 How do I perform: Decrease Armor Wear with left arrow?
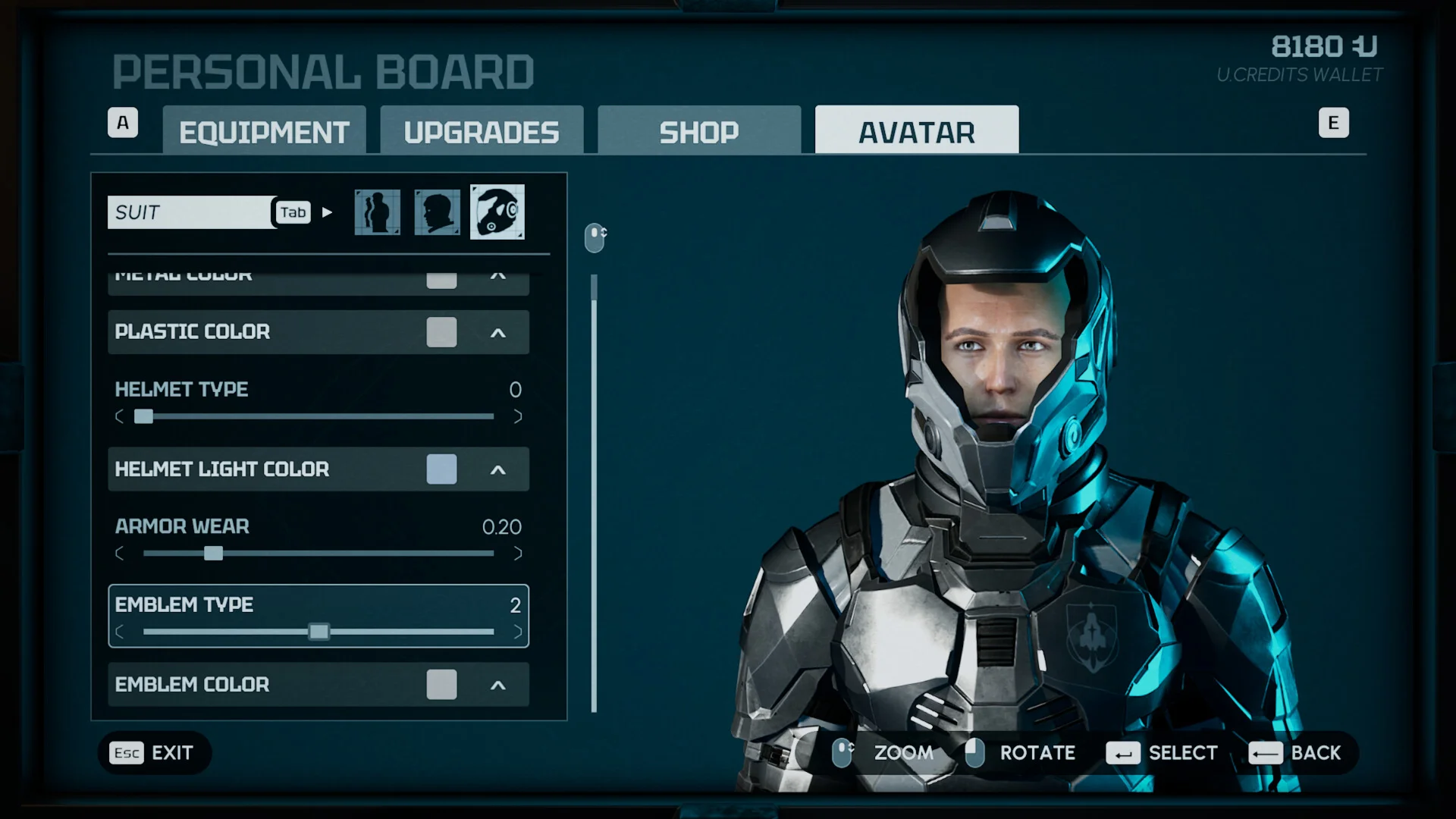(119, 554)
